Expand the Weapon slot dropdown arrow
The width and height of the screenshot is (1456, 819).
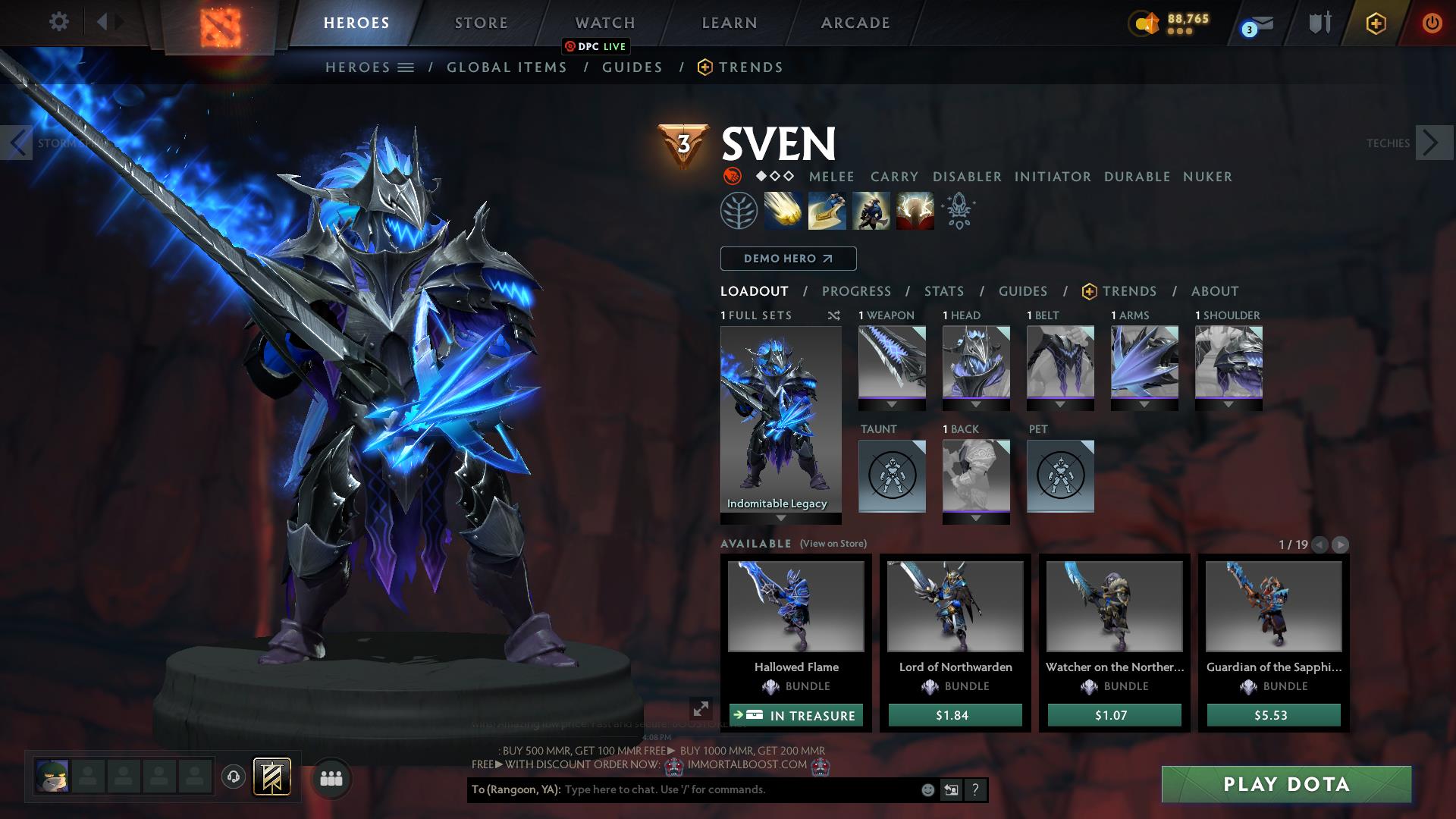pyautogui.click(x=892, y=404)
